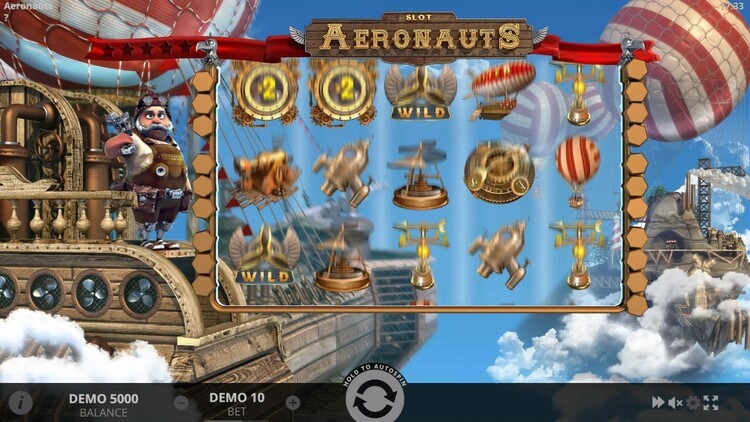Image resolution: width=750 pixels, height=422 pixels.
Task: Open the game info panel
Action: (20, 403)
